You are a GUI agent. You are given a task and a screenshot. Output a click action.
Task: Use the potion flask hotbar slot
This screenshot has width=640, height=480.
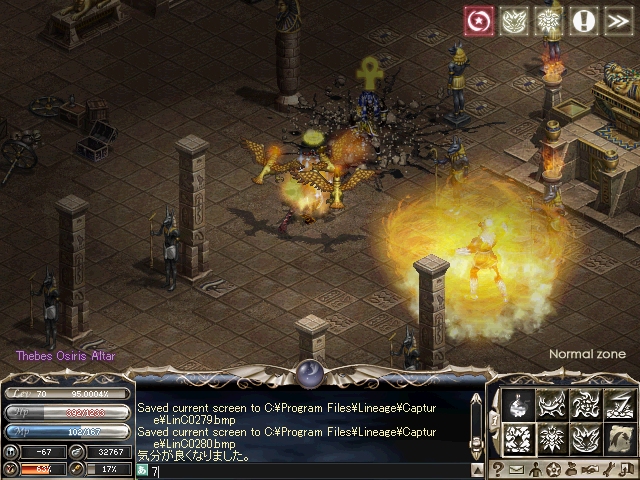[518, 403]
